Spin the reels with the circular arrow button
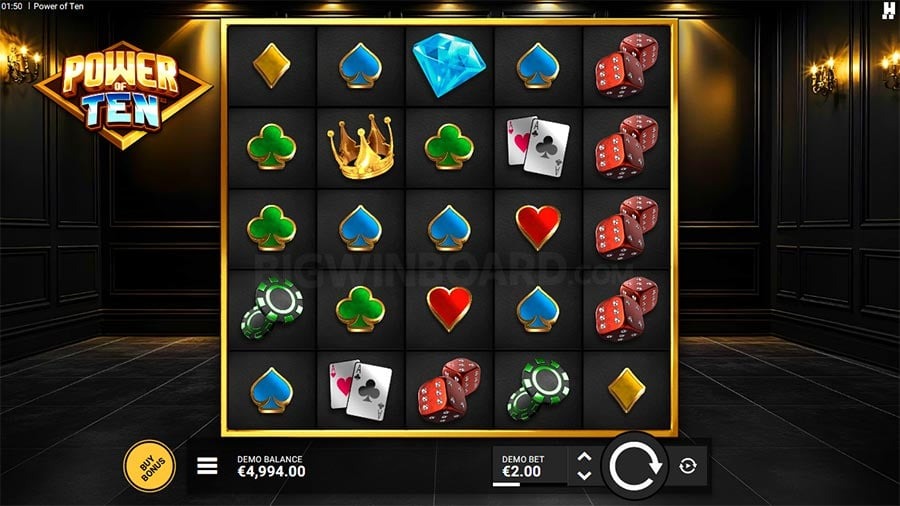Image resolution: width=900 pixels, height=506 pixels. pyautogui.click(x=636, y=465)
